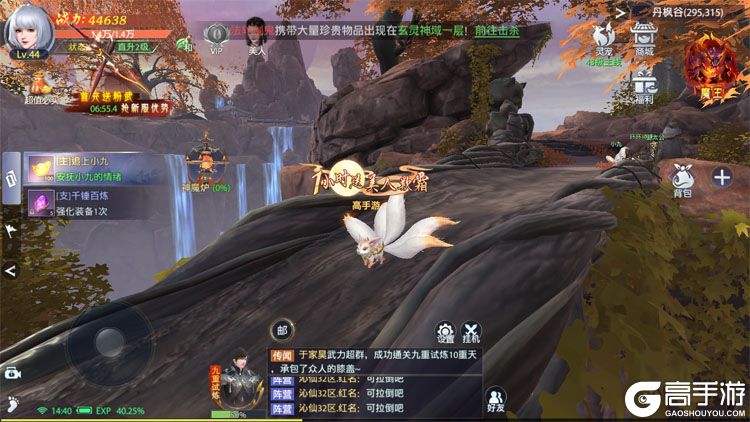Tap the 美人 beauty portrait icon
The width and height of the screenshot is (750, 422).
point(255,37)
